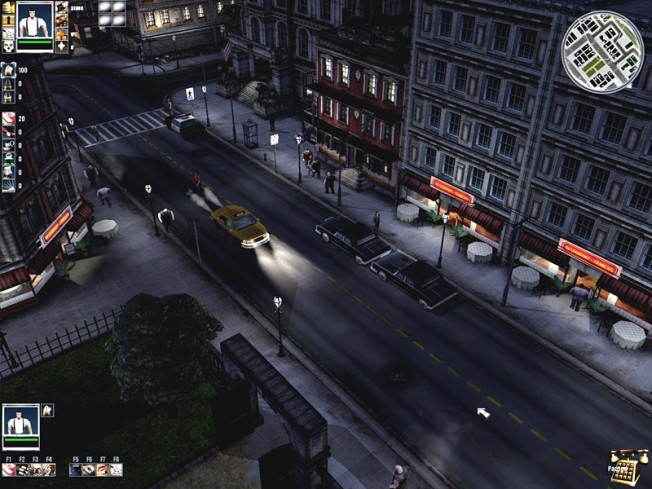Select the gangster portrait at bottom left
The width and height of the screenshot is (652, 489).
20,422
